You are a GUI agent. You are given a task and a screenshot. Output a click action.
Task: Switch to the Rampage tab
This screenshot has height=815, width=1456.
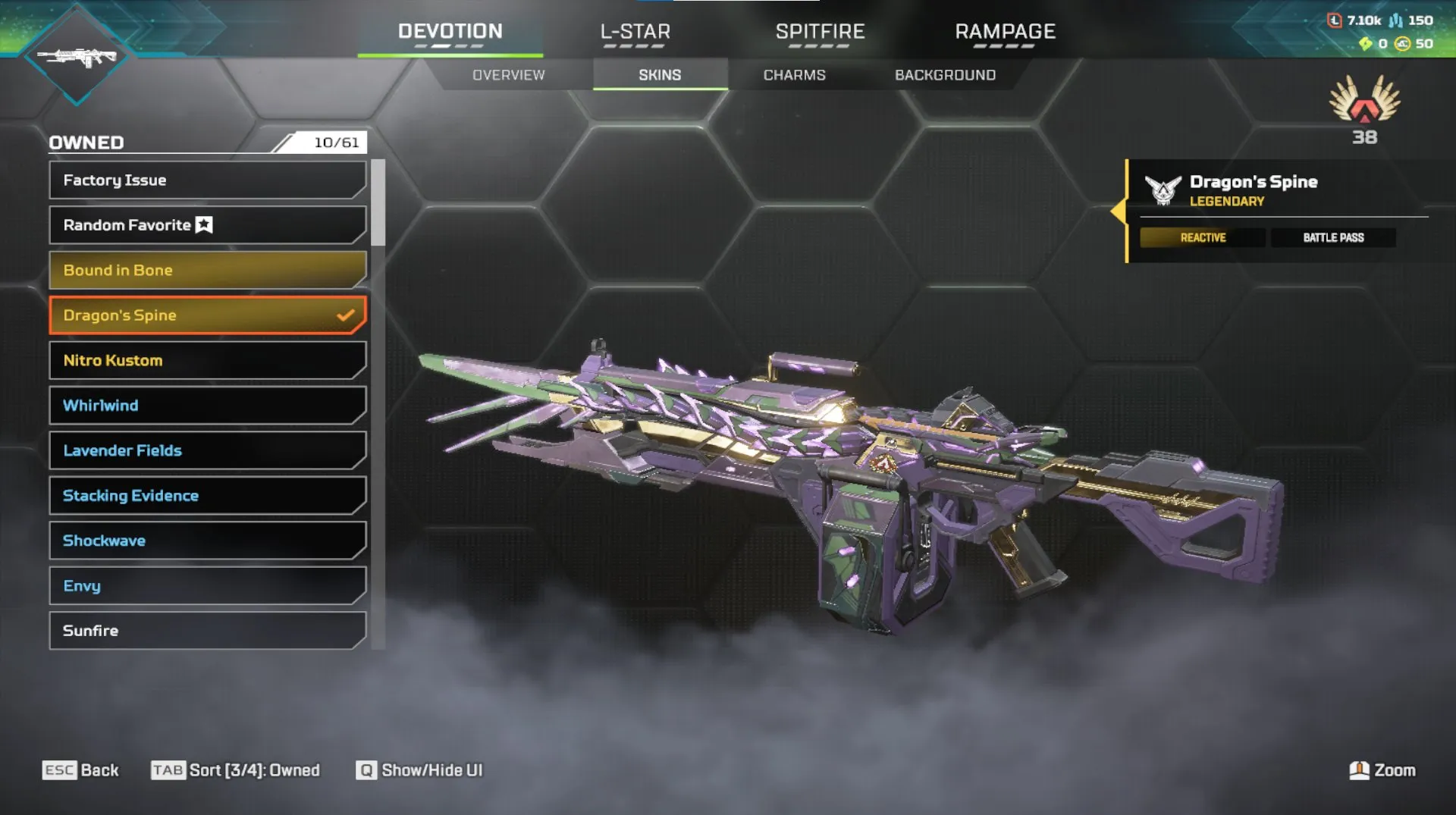pos(1005,32)
